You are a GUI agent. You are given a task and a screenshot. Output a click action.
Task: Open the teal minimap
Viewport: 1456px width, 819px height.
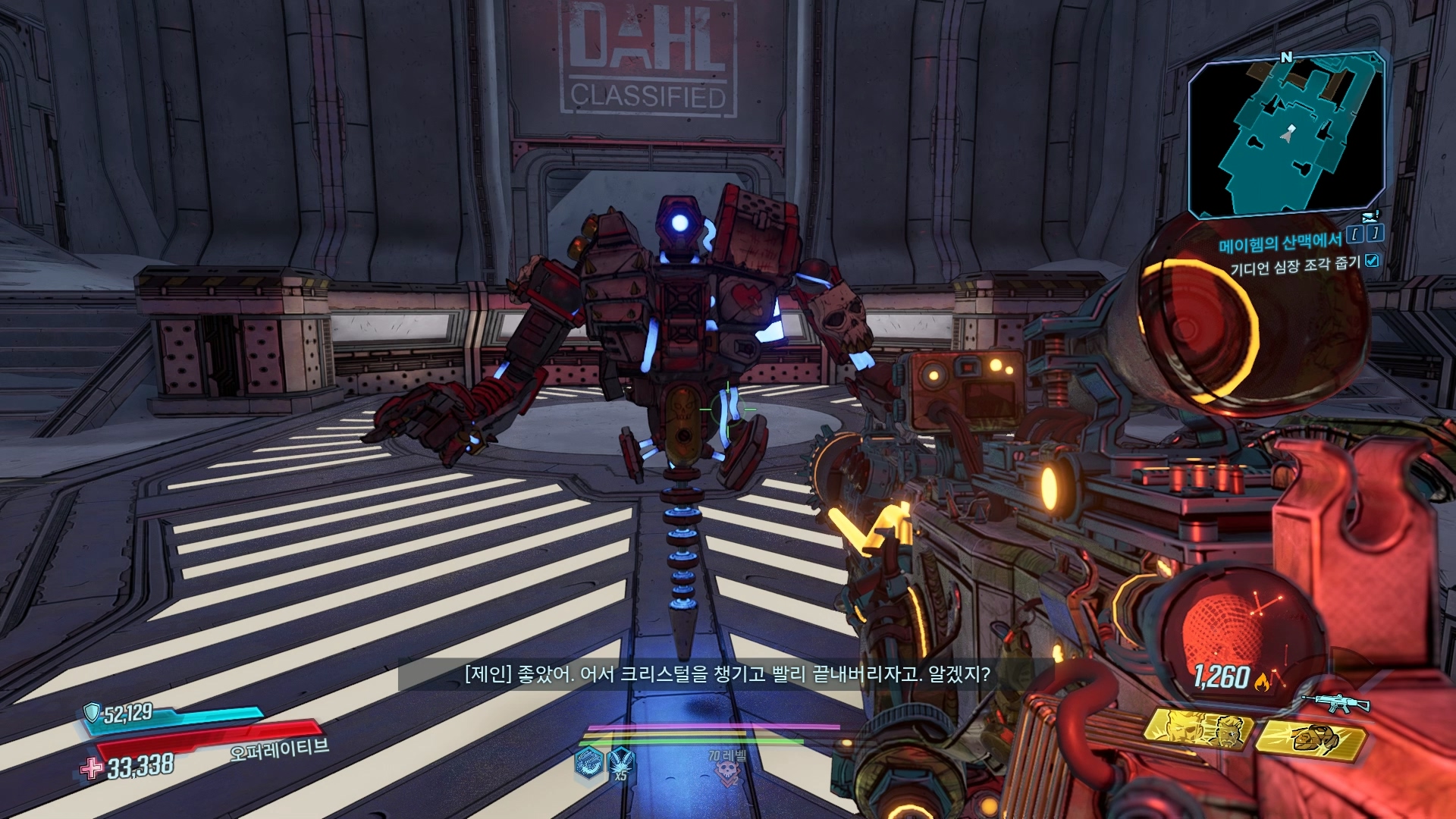(x=1286, y=136)
